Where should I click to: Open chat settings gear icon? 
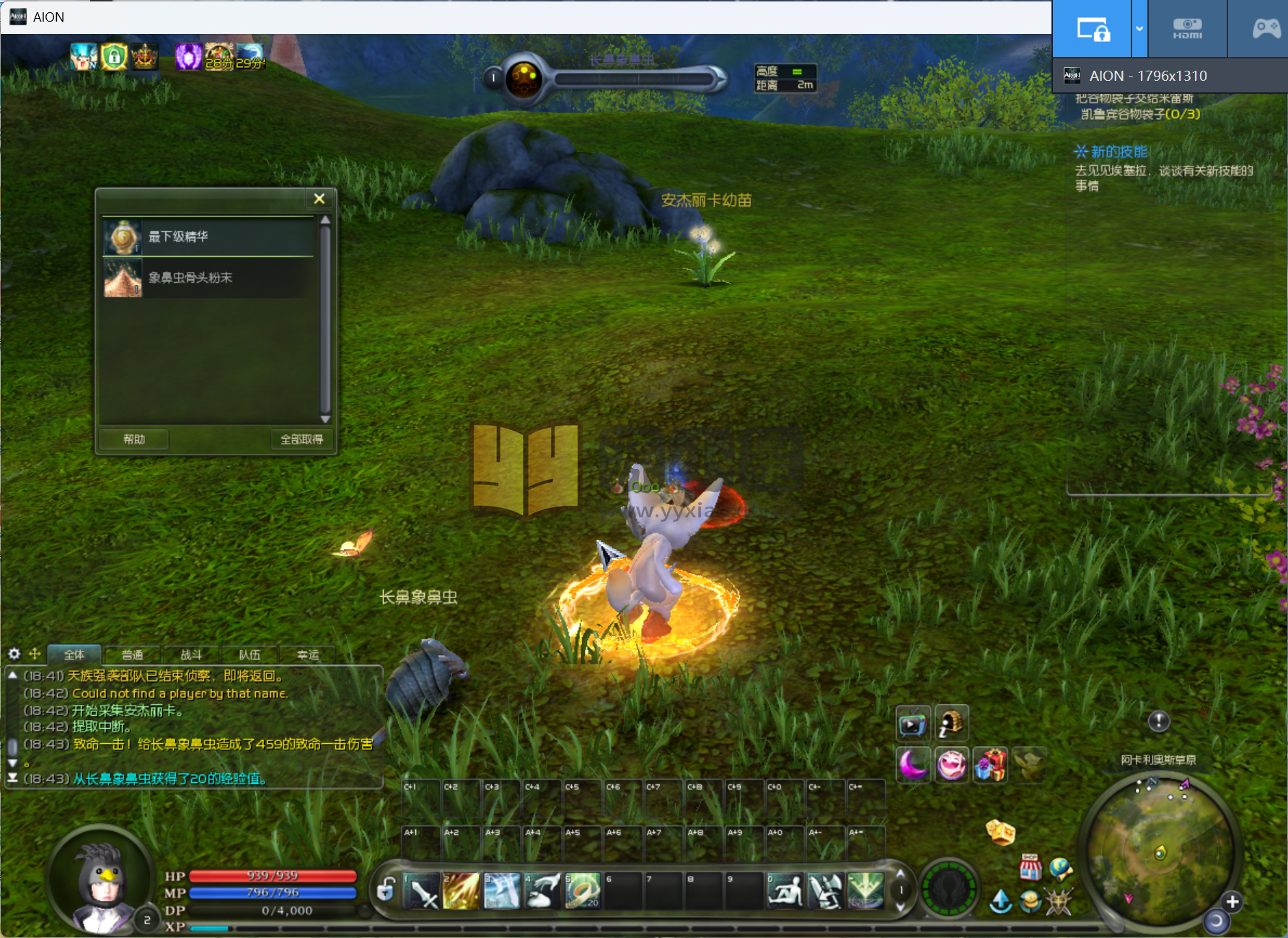click(x=14, y=654)
